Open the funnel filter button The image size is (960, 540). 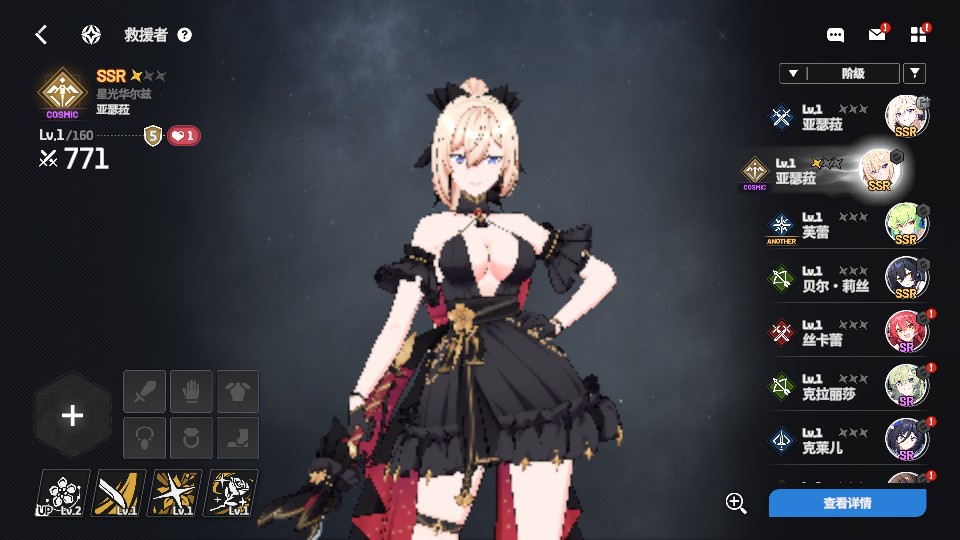(x=914, y=73)
